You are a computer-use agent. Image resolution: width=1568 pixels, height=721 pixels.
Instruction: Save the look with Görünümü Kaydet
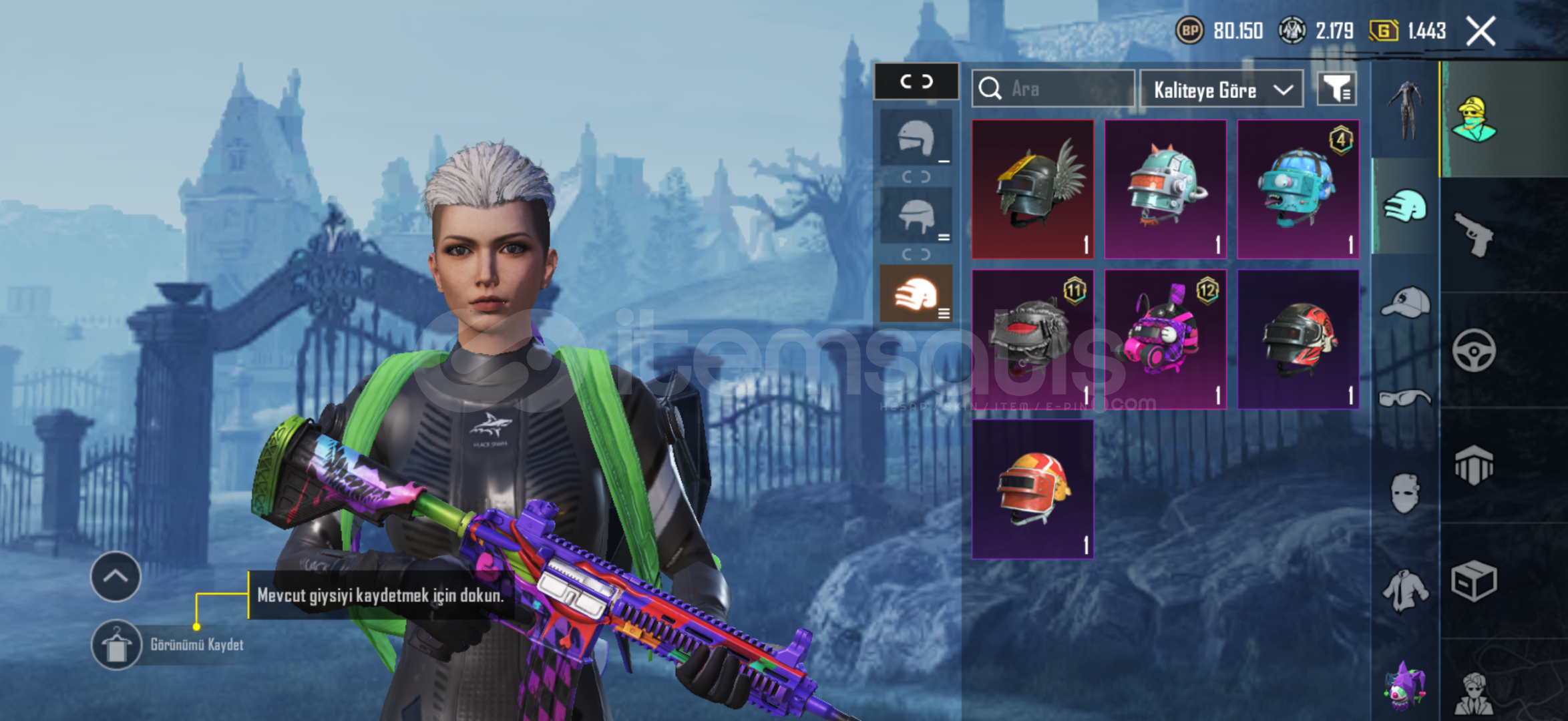(x=117, y=645)
